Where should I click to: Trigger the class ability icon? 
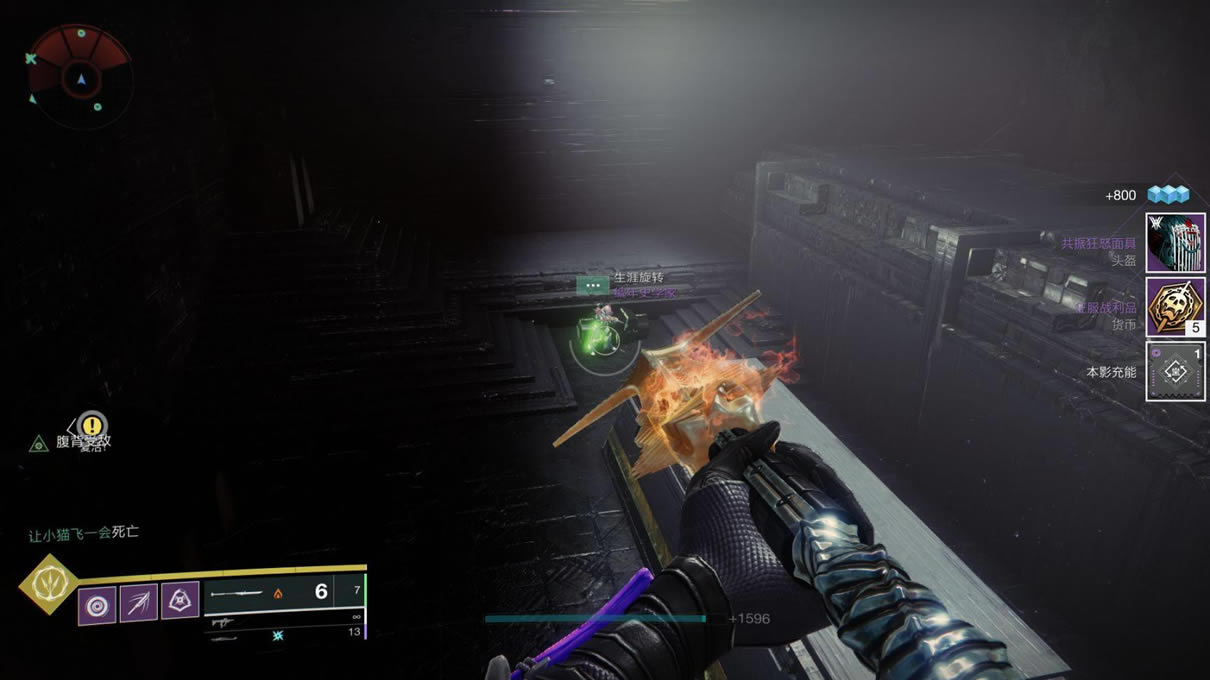click(180, 600)
